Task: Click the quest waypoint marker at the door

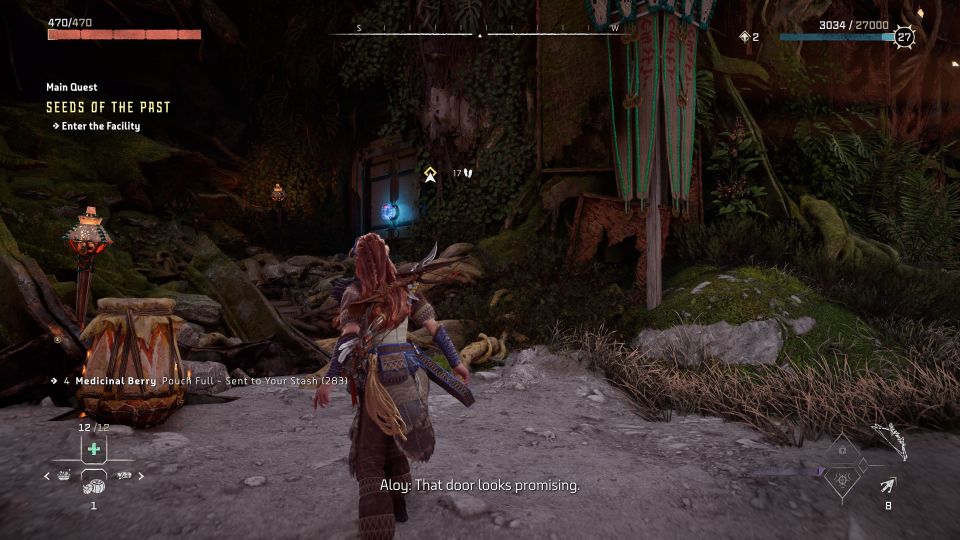Action: [x=430, y=174]
